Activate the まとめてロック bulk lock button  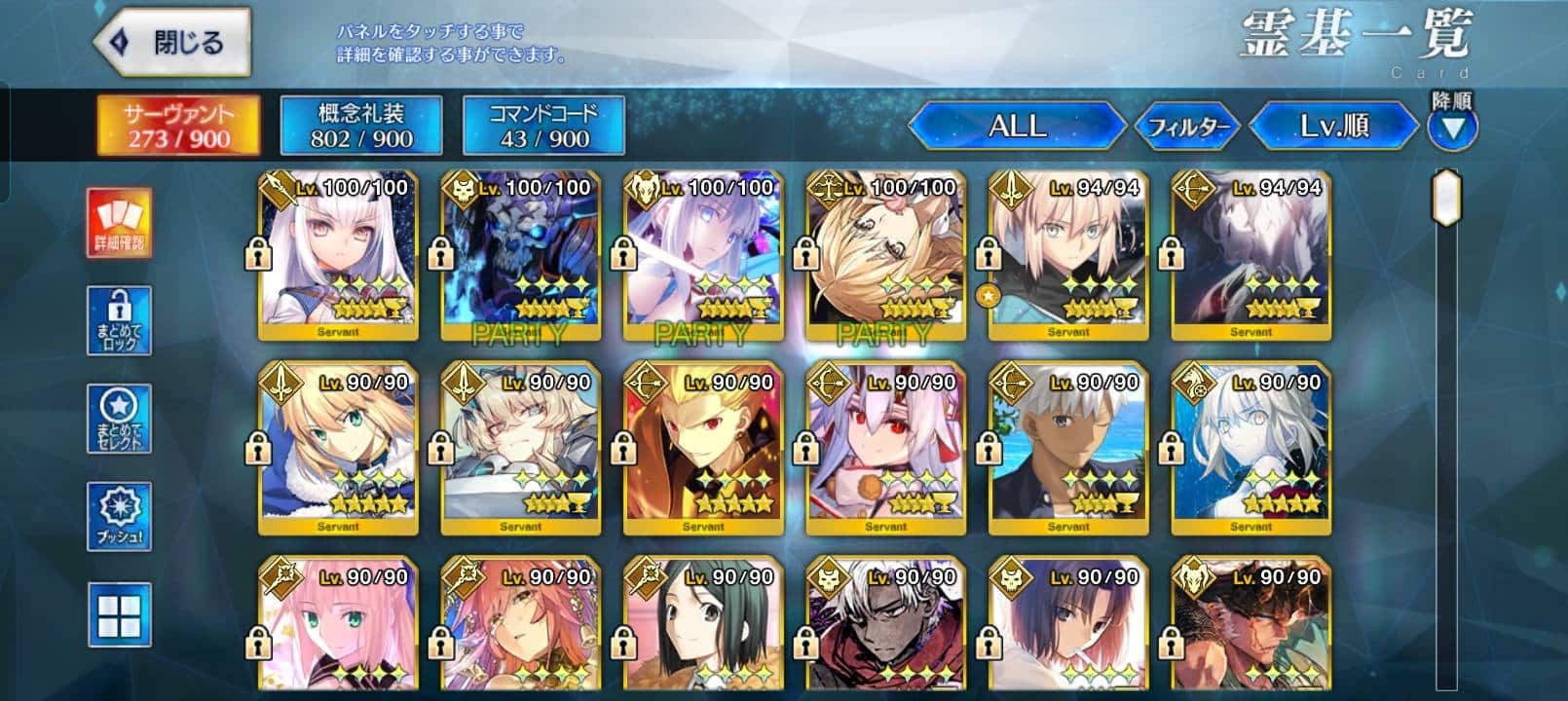120,321
